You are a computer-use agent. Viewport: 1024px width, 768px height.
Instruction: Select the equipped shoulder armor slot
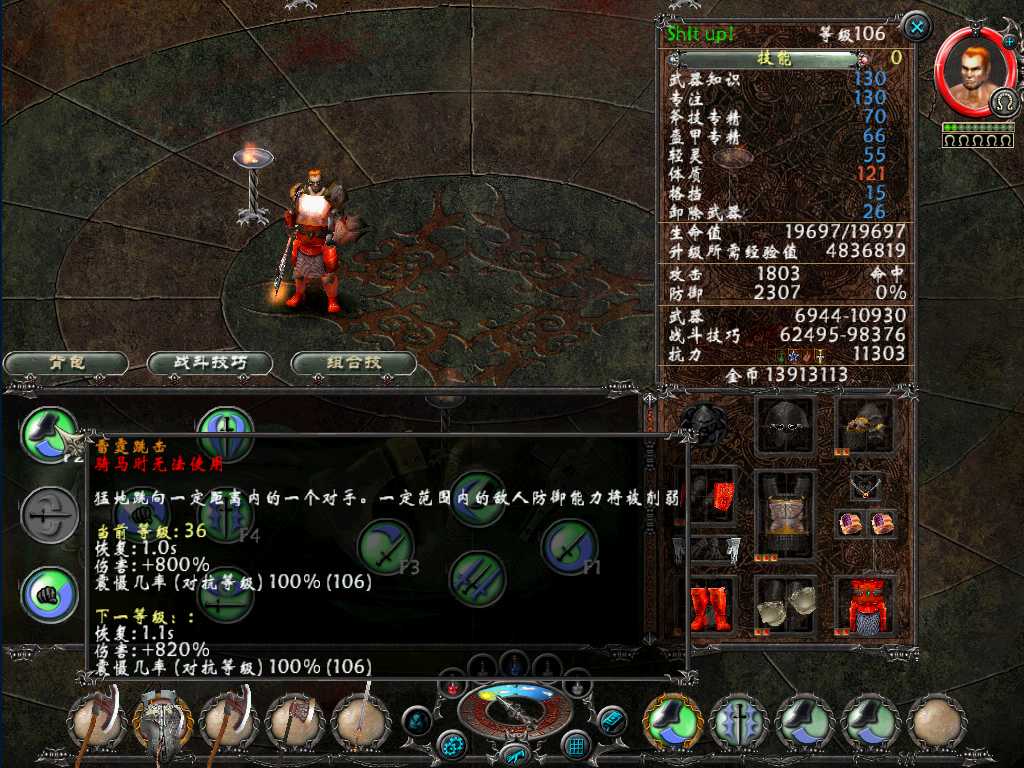(864, 427)
